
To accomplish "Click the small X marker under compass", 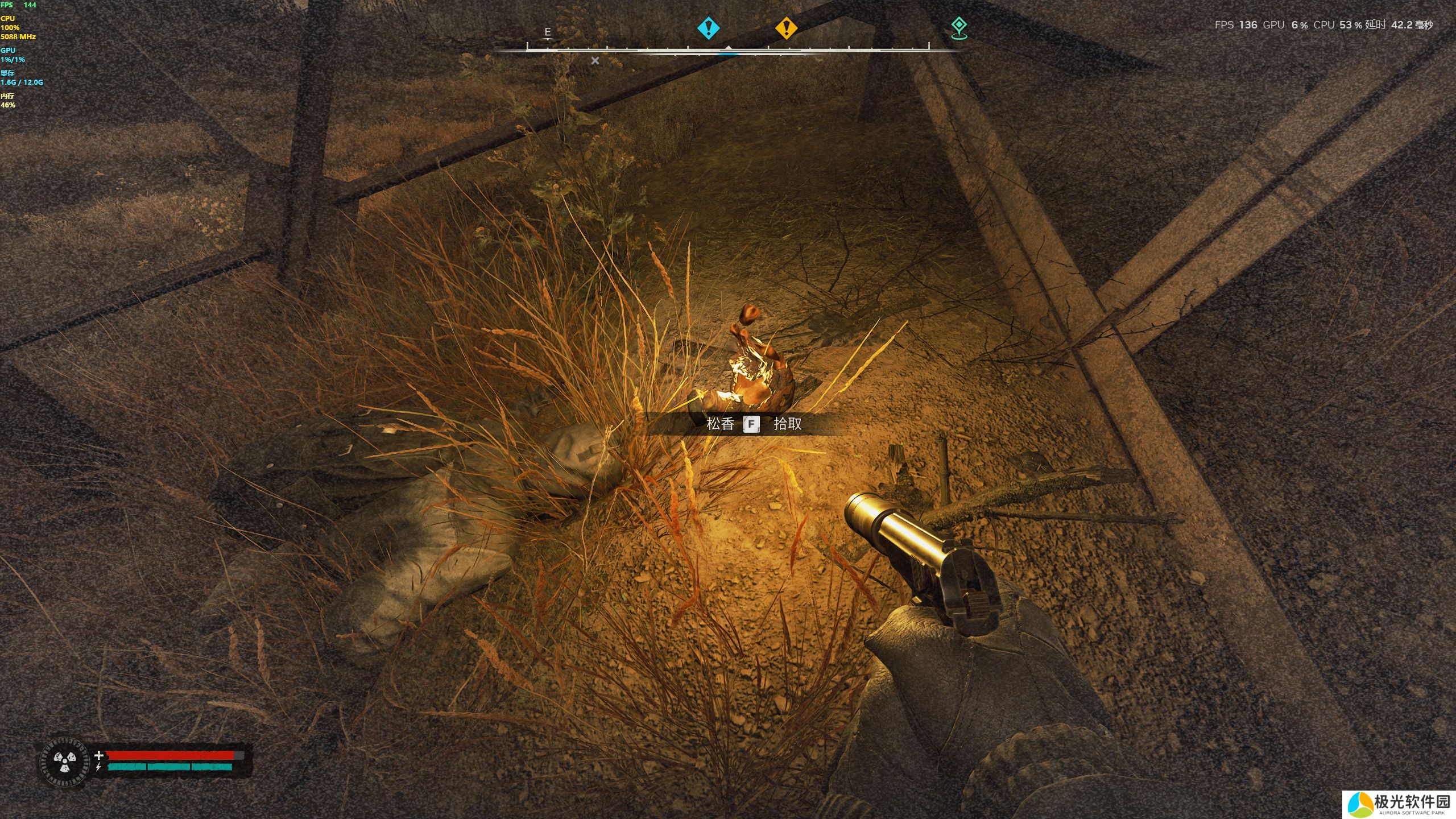I will 595,60.
